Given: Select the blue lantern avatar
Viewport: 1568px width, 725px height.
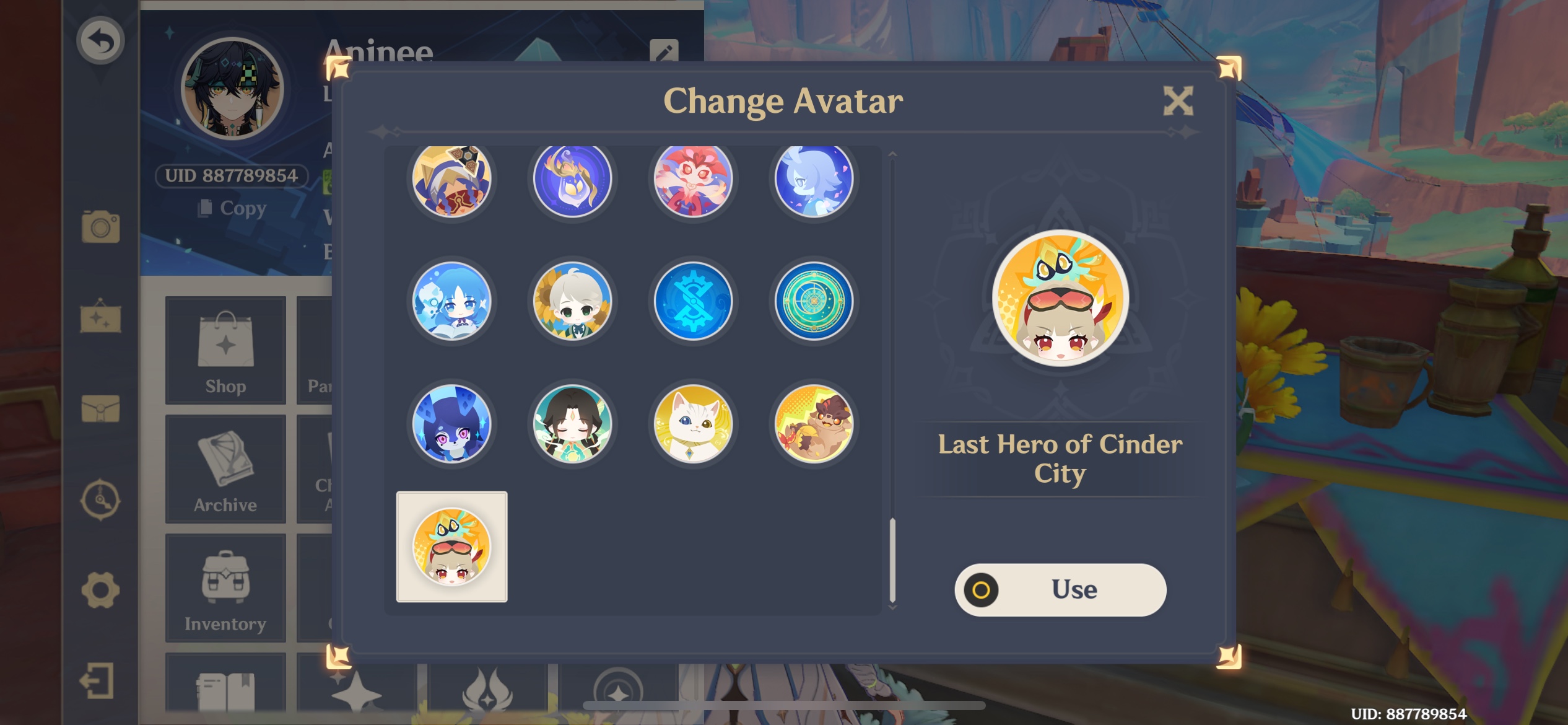Looking at the screenshot, I should click(x=573, y=179).
